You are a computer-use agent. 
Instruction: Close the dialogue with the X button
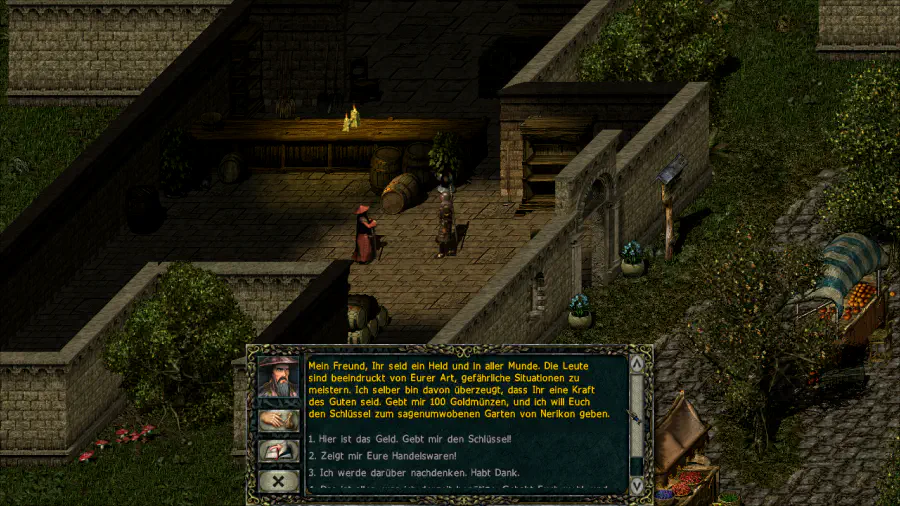(x=278, y=481)
